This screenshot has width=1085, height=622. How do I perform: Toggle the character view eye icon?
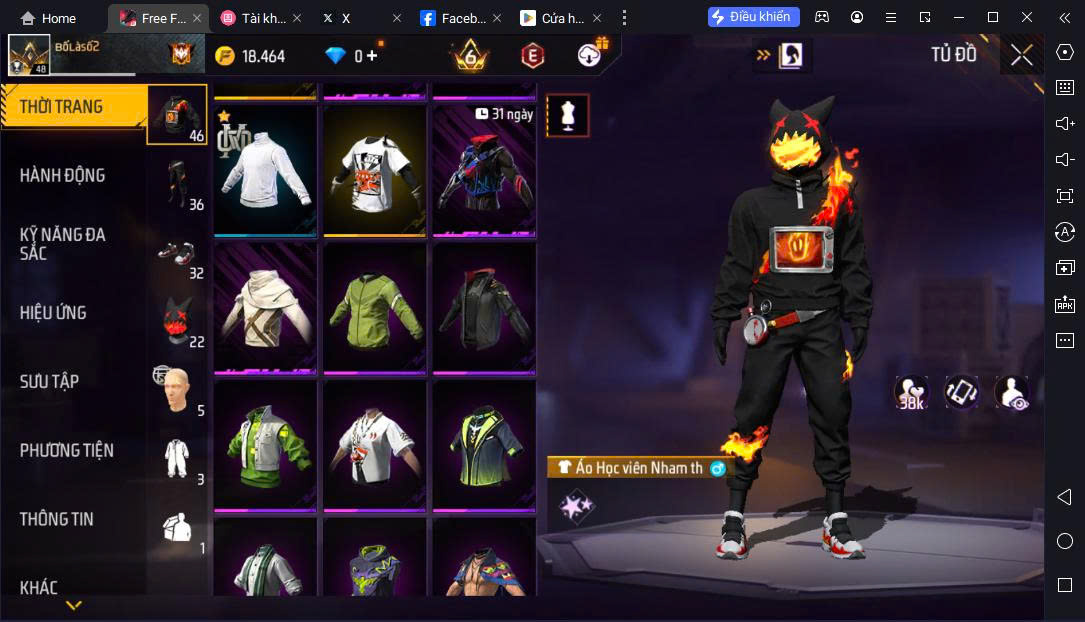pos(1012,392)
